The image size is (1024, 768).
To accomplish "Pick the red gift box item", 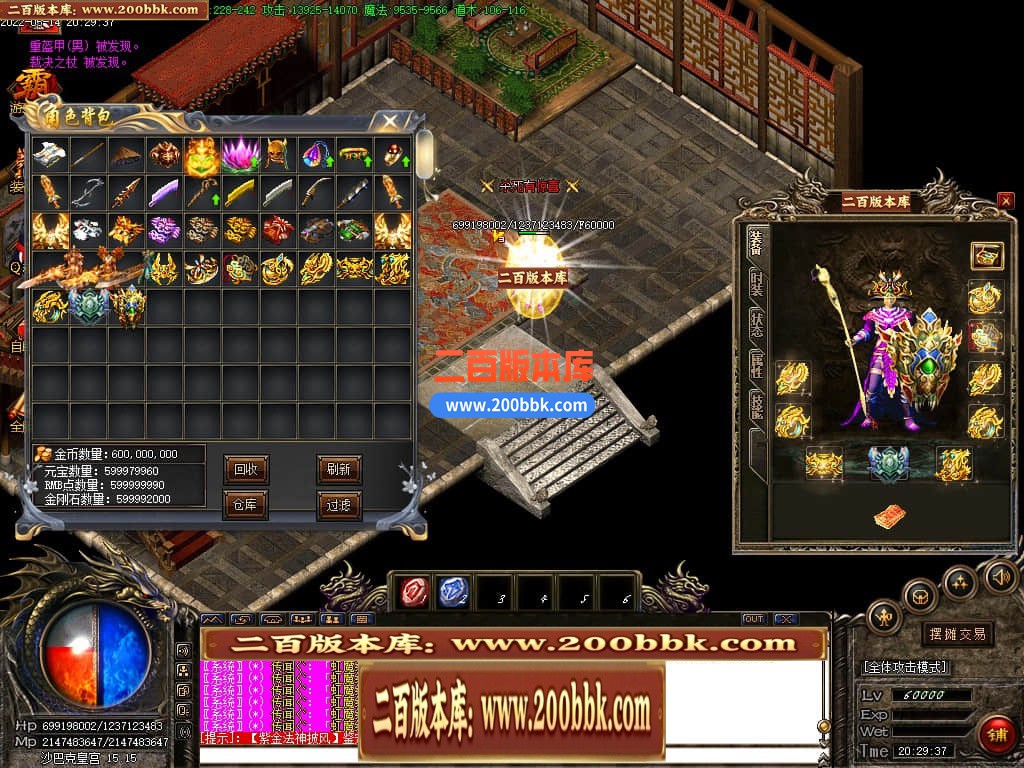I will point(278,231).
